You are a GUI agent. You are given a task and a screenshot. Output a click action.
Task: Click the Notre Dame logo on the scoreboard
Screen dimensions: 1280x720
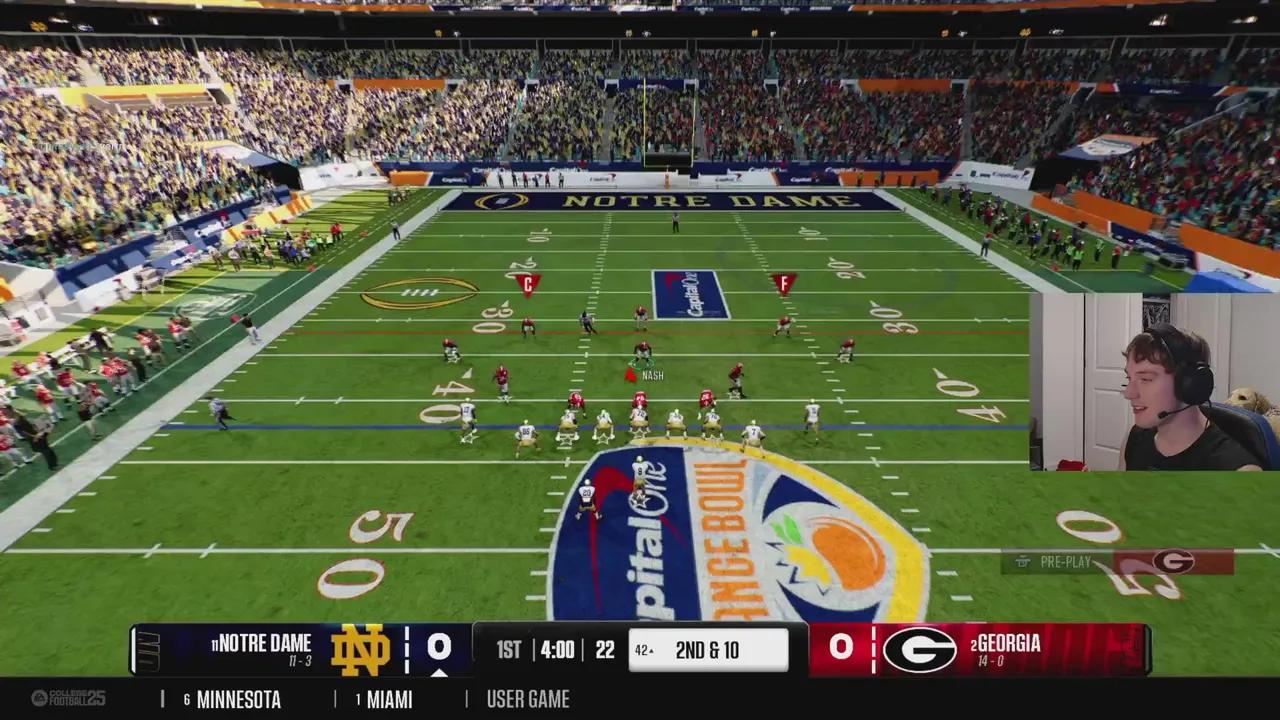coord(360,649)
